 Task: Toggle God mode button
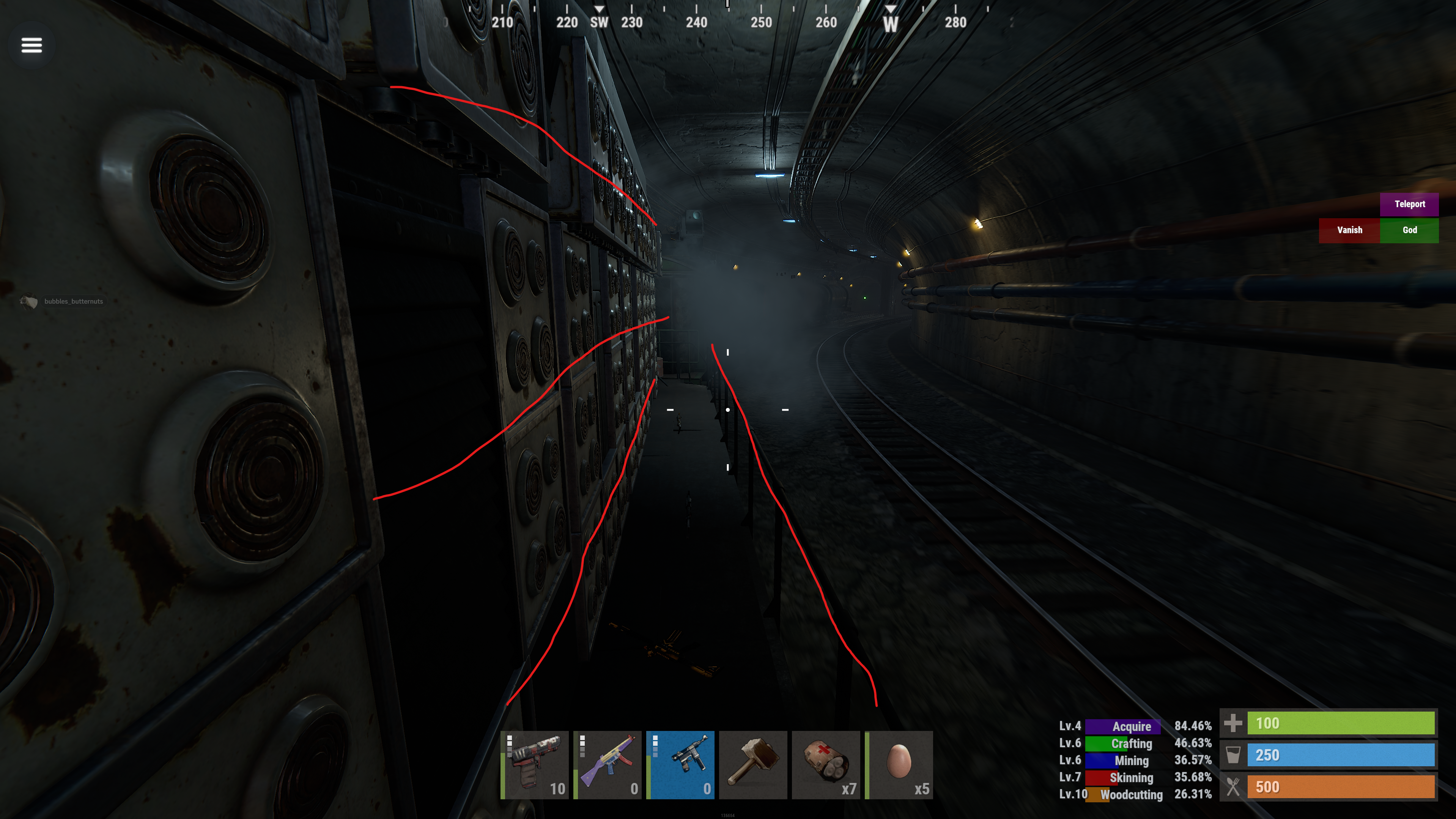click(1409, 230)
